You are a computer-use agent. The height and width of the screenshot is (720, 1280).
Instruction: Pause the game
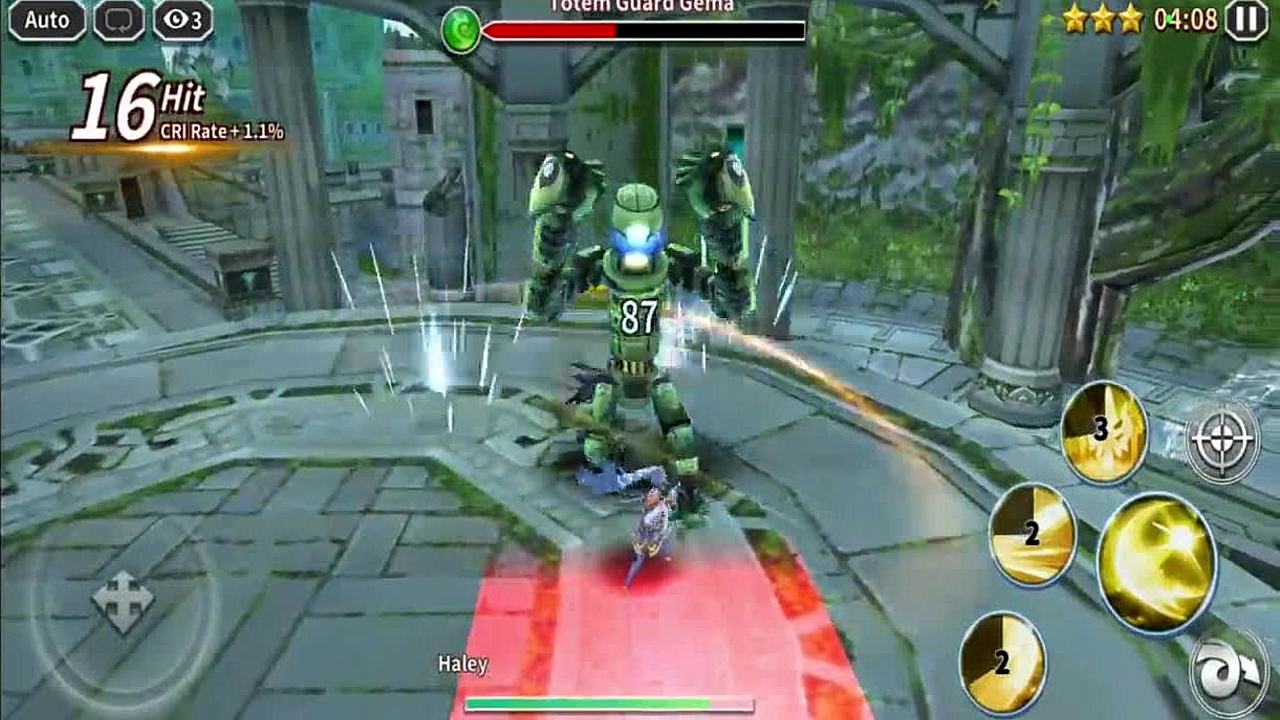pyautogui.click(x=1246, y=20)
